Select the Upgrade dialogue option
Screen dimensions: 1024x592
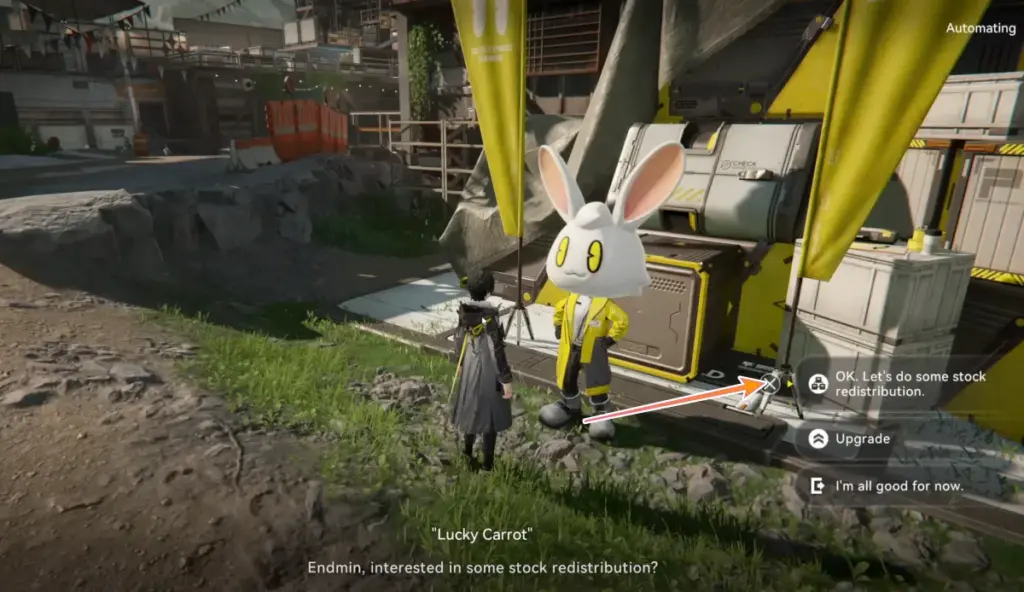(x=862, y=438)
